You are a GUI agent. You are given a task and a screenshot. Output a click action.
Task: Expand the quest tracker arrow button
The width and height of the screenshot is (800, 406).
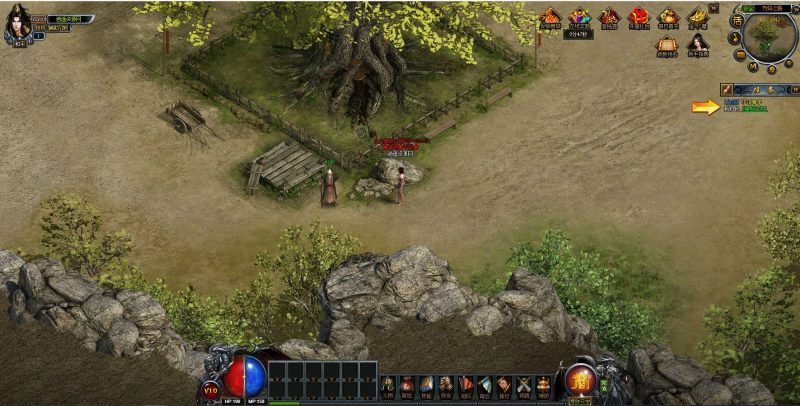pyautogui.click(x=793, y=90)
